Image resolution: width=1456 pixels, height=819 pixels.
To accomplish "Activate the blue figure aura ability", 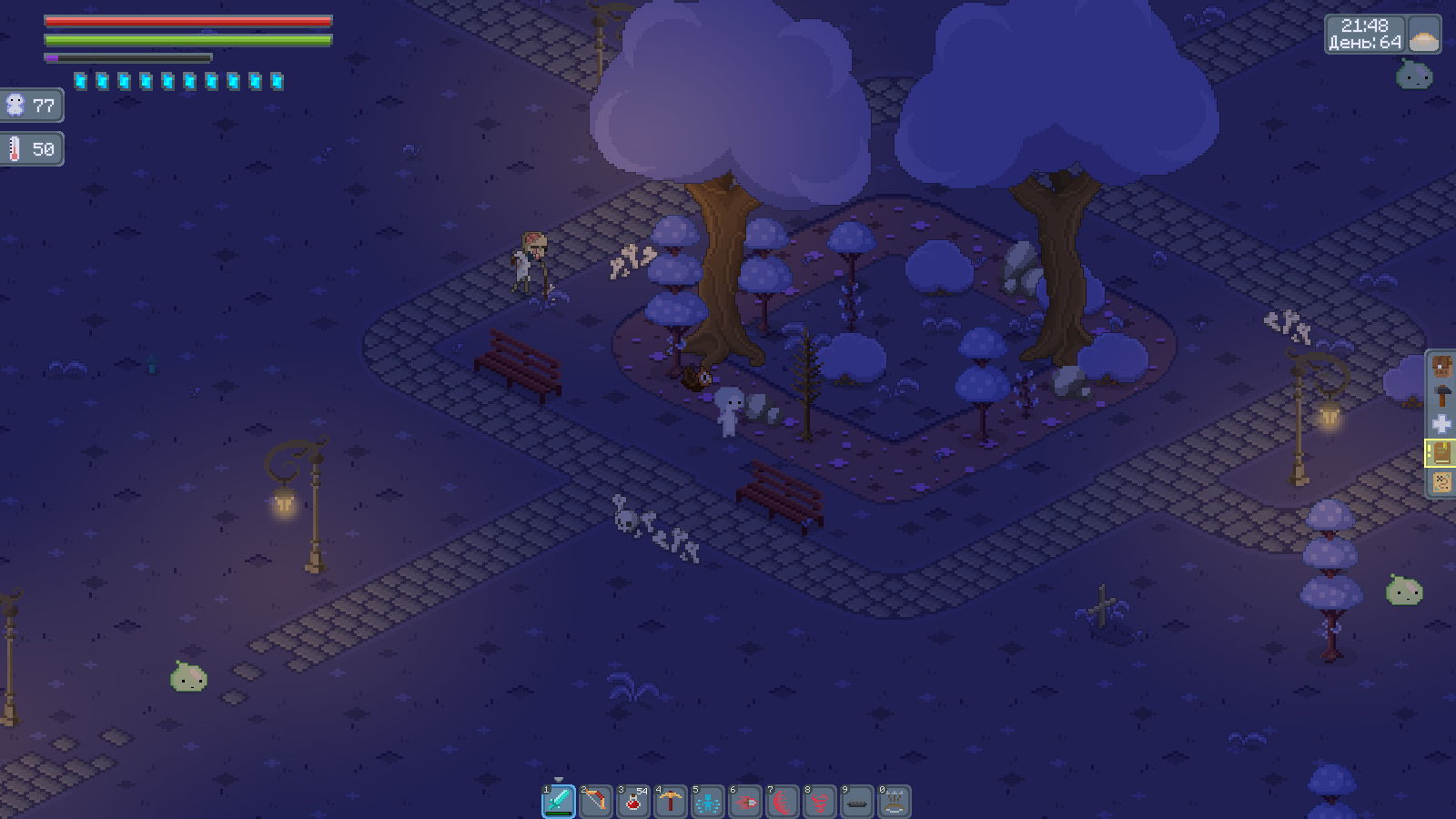I will (x=708, y=802).
